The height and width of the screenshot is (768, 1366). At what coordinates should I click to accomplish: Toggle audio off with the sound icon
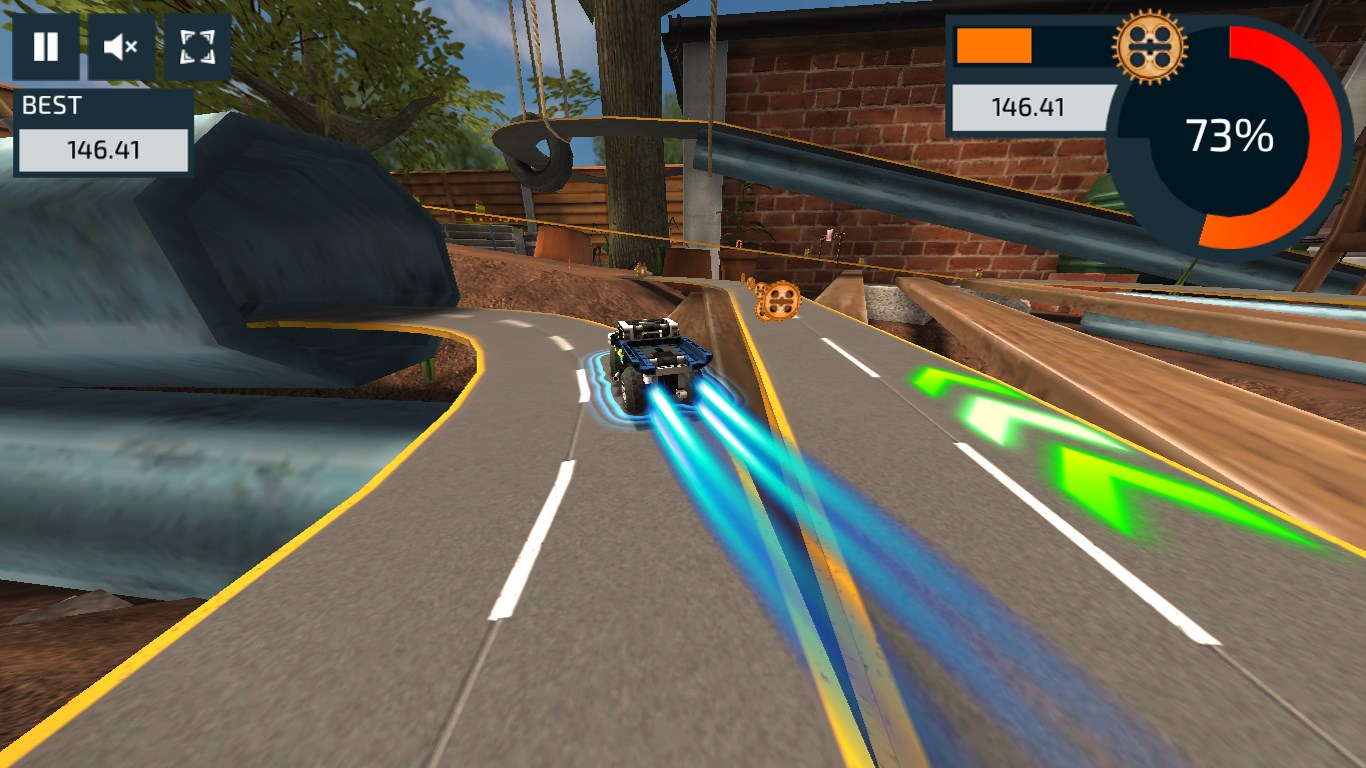[121, 46]
